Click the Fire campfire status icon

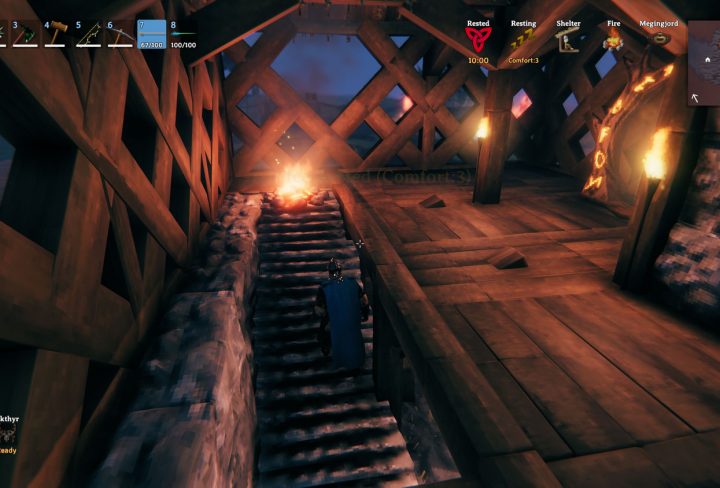(613, 40)
